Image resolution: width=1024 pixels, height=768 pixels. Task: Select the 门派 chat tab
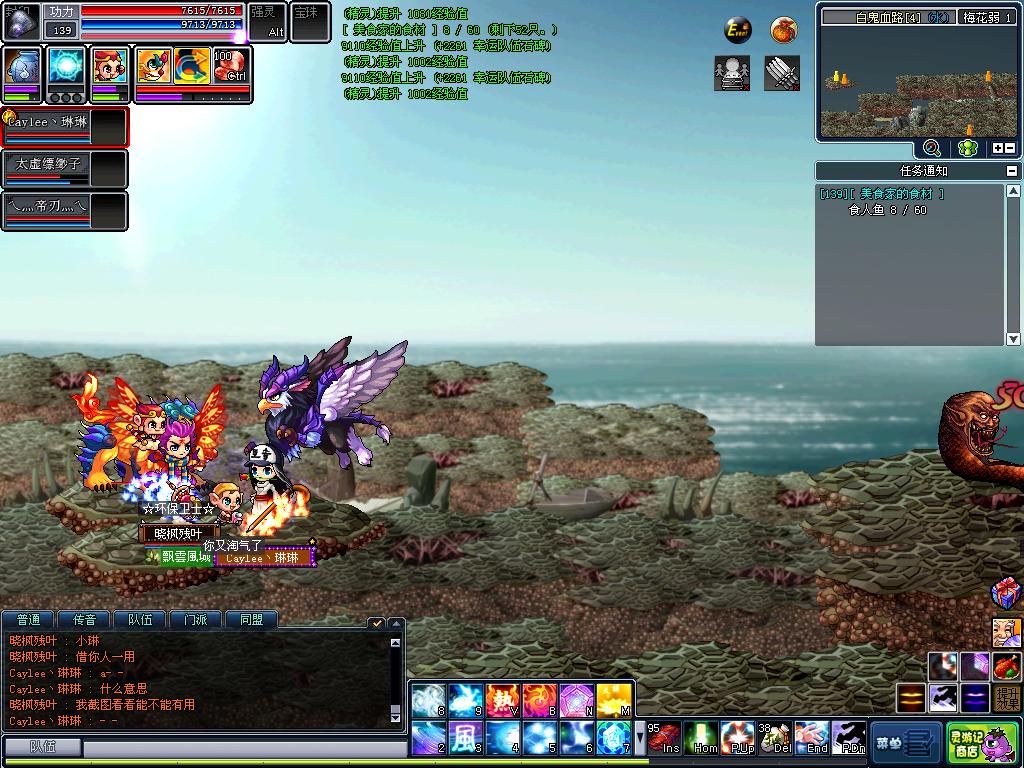195,620
